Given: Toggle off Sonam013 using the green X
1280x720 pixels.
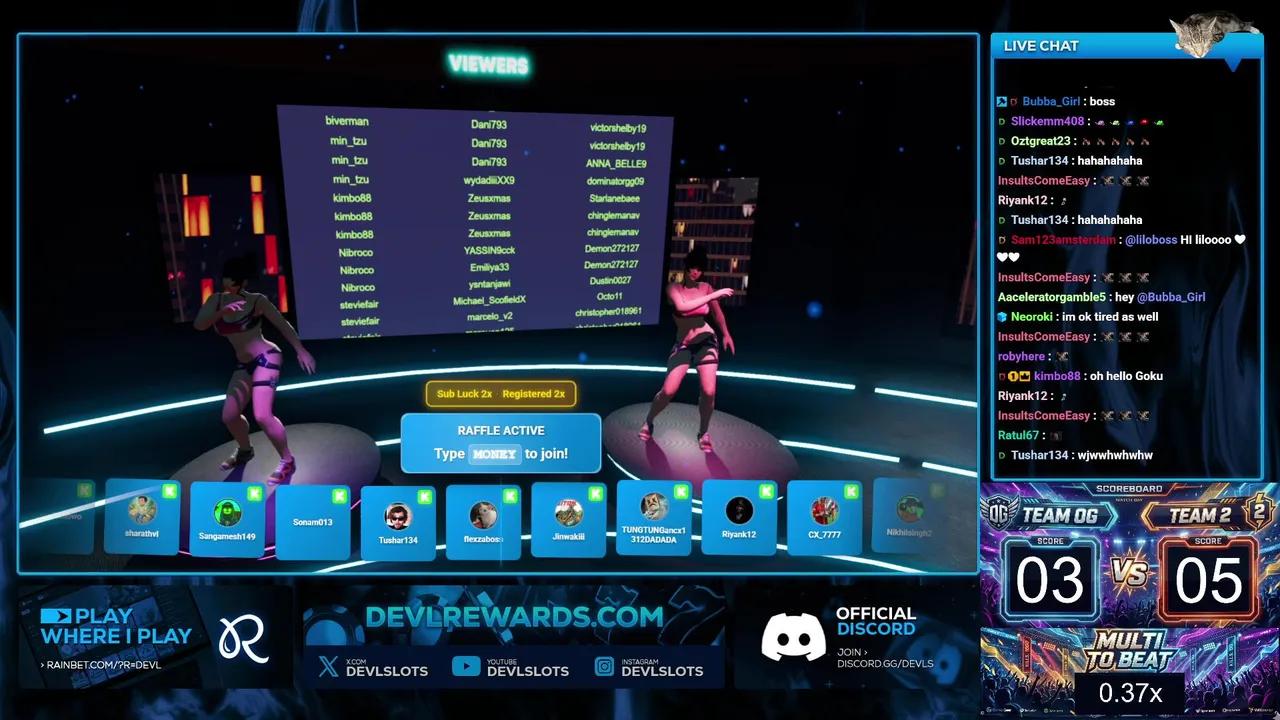Looking at the screenshot, I should pyautogui.click(x=339, y=495).
